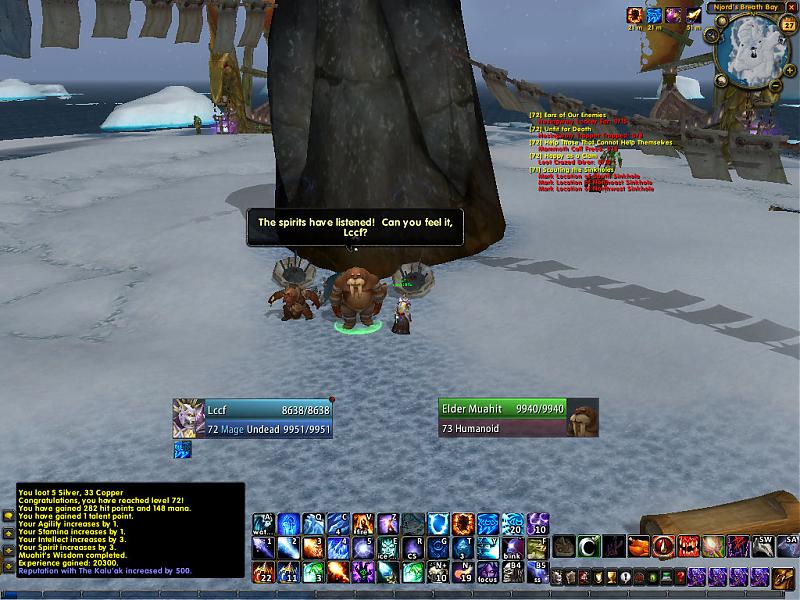
Task: Activate the action slot labeled focus
Action: pos(488,572)
